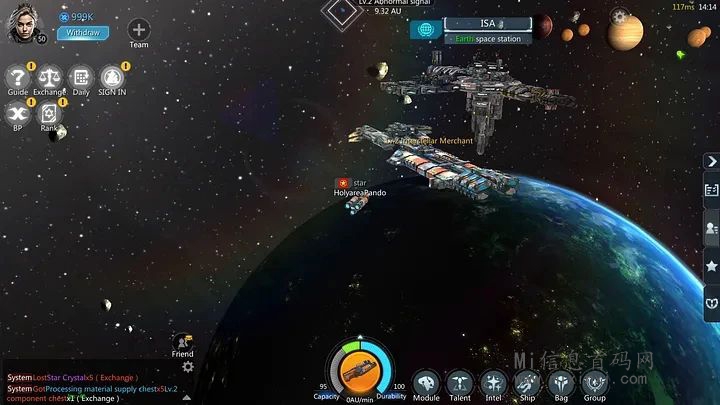This screenshot has width=720, height=405.
Task: Open the globe map icon beside ISA
Action: 424,29
